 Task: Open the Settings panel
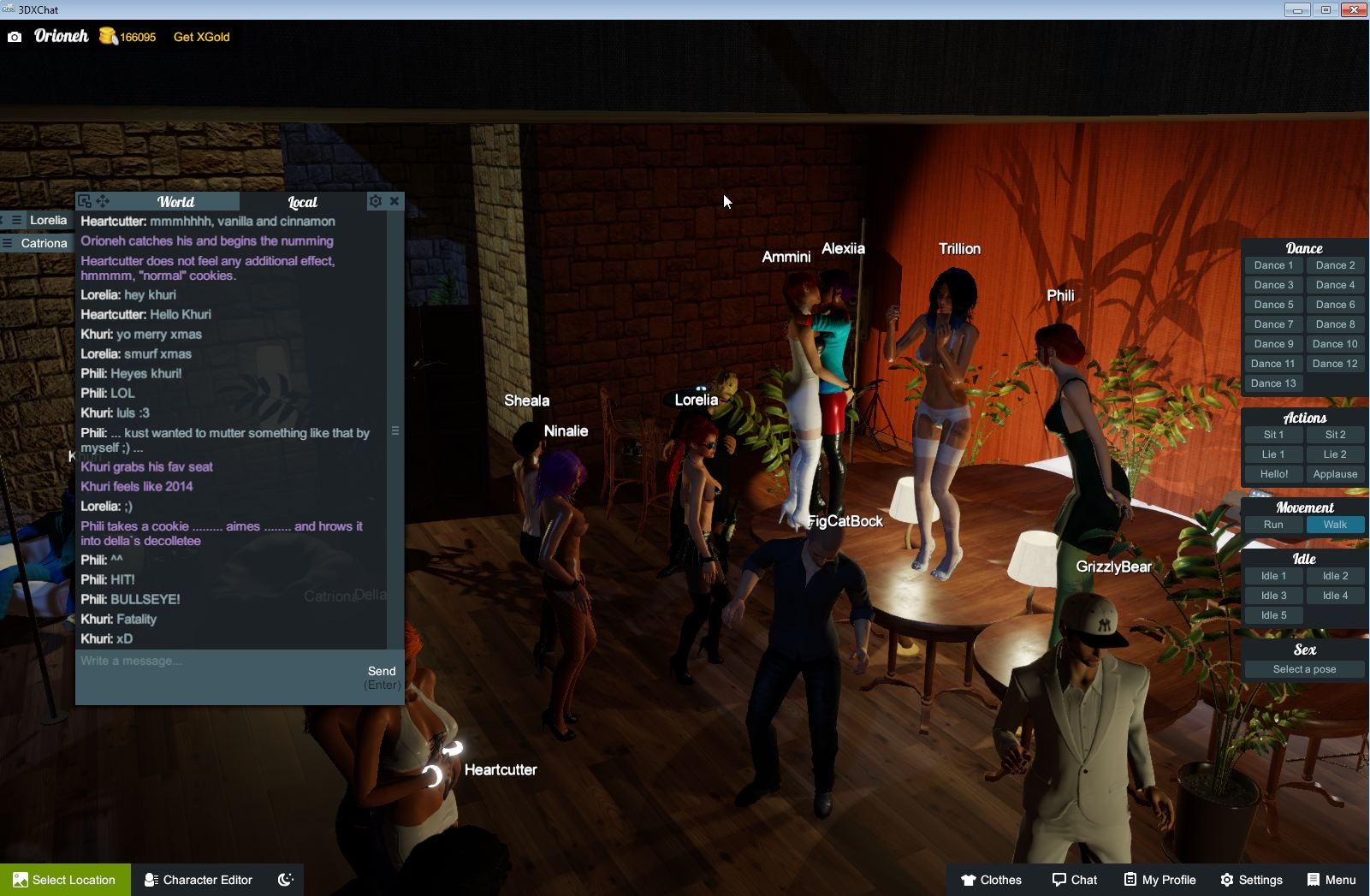[1251, 880]
